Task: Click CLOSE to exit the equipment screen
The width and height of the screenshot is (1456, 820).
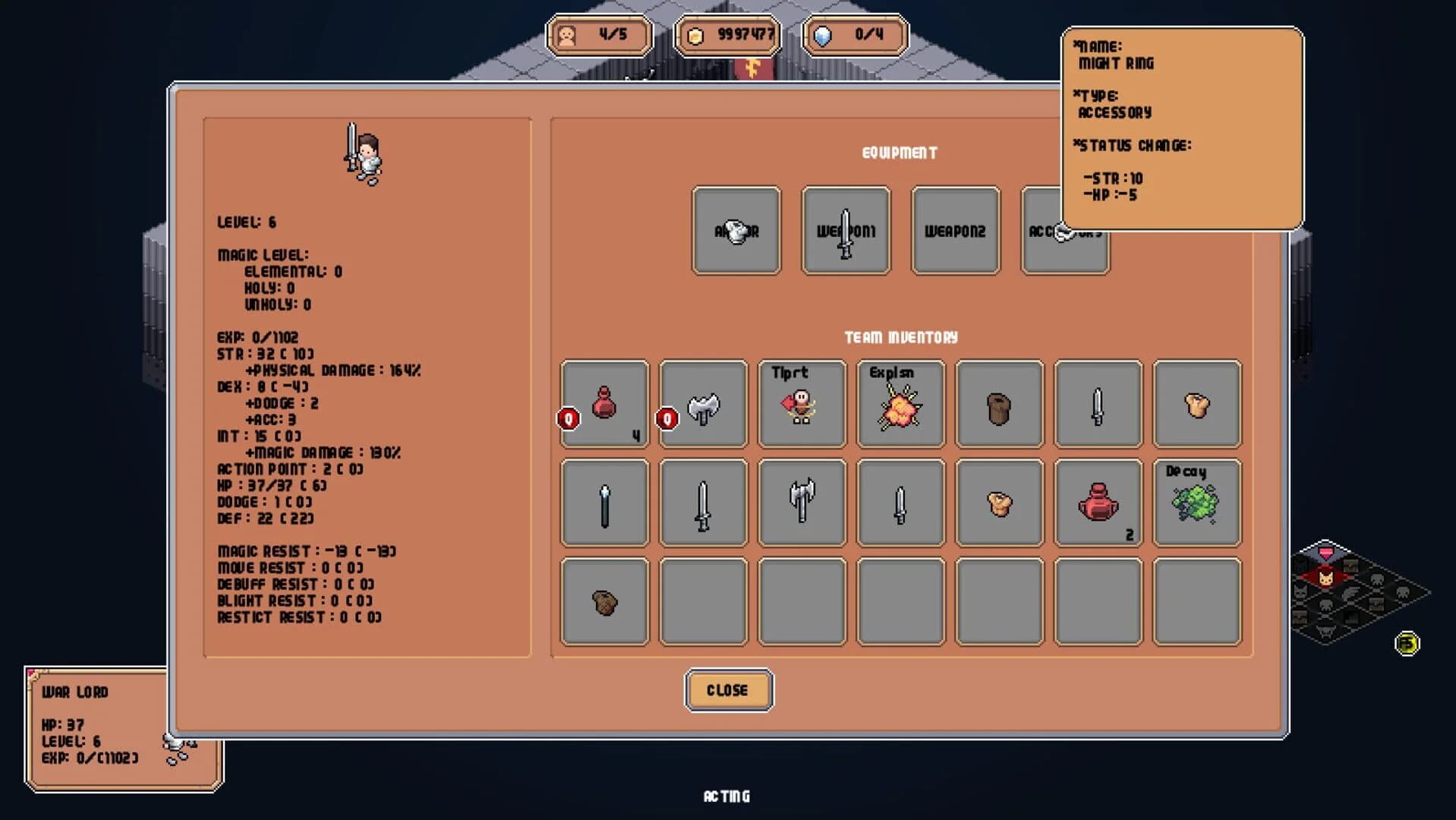Action: 727,690
